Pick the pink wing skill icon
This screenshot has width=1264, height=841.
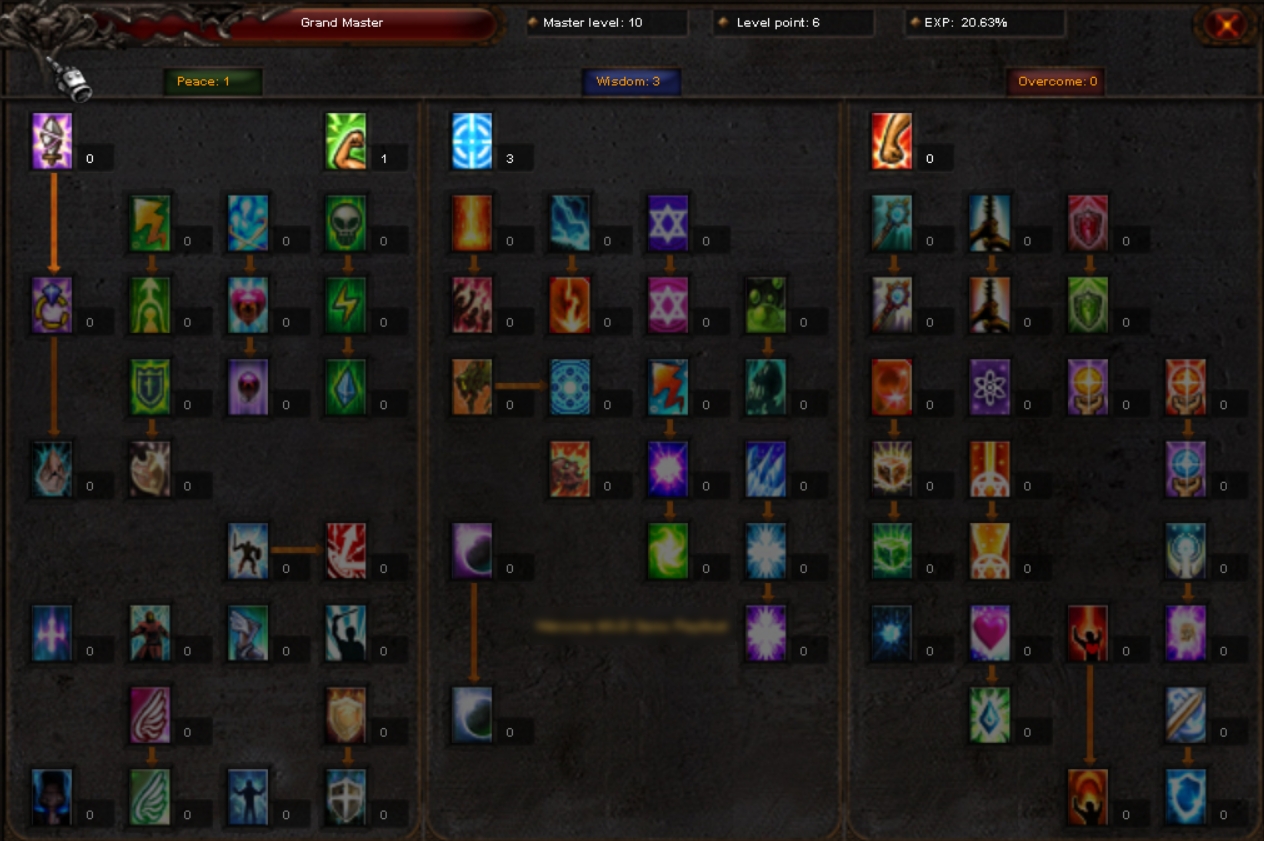tap(150, 715)
